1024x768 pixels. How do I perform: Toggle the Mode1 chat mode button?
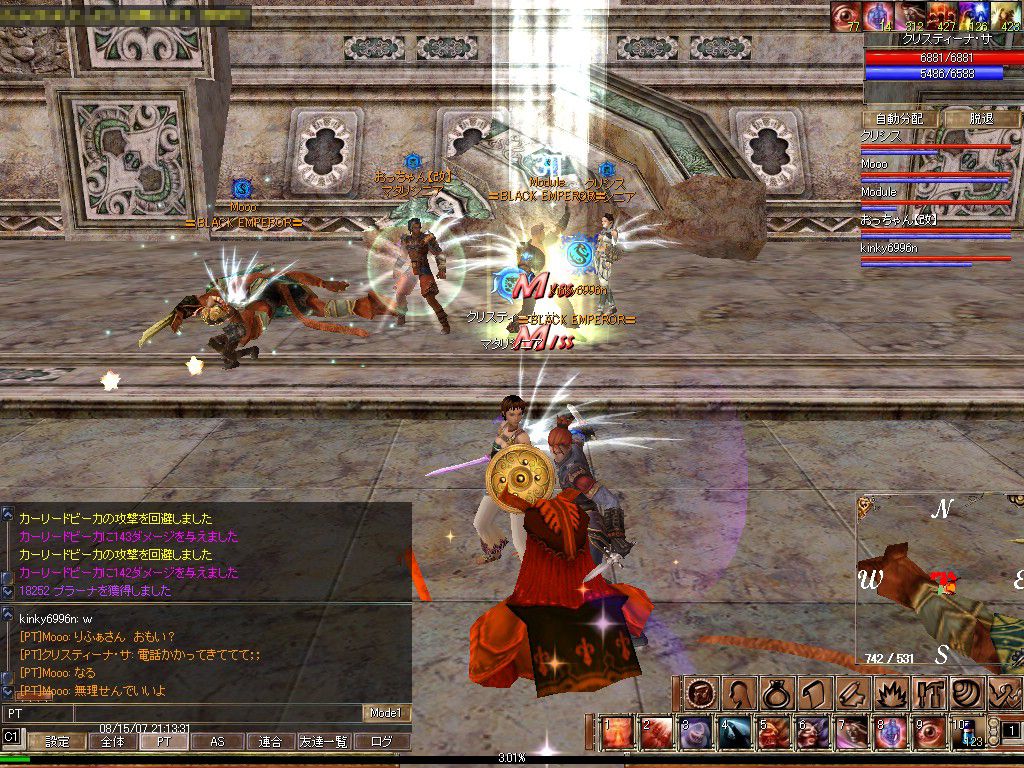pyautogui.click(x=385, y=713)
